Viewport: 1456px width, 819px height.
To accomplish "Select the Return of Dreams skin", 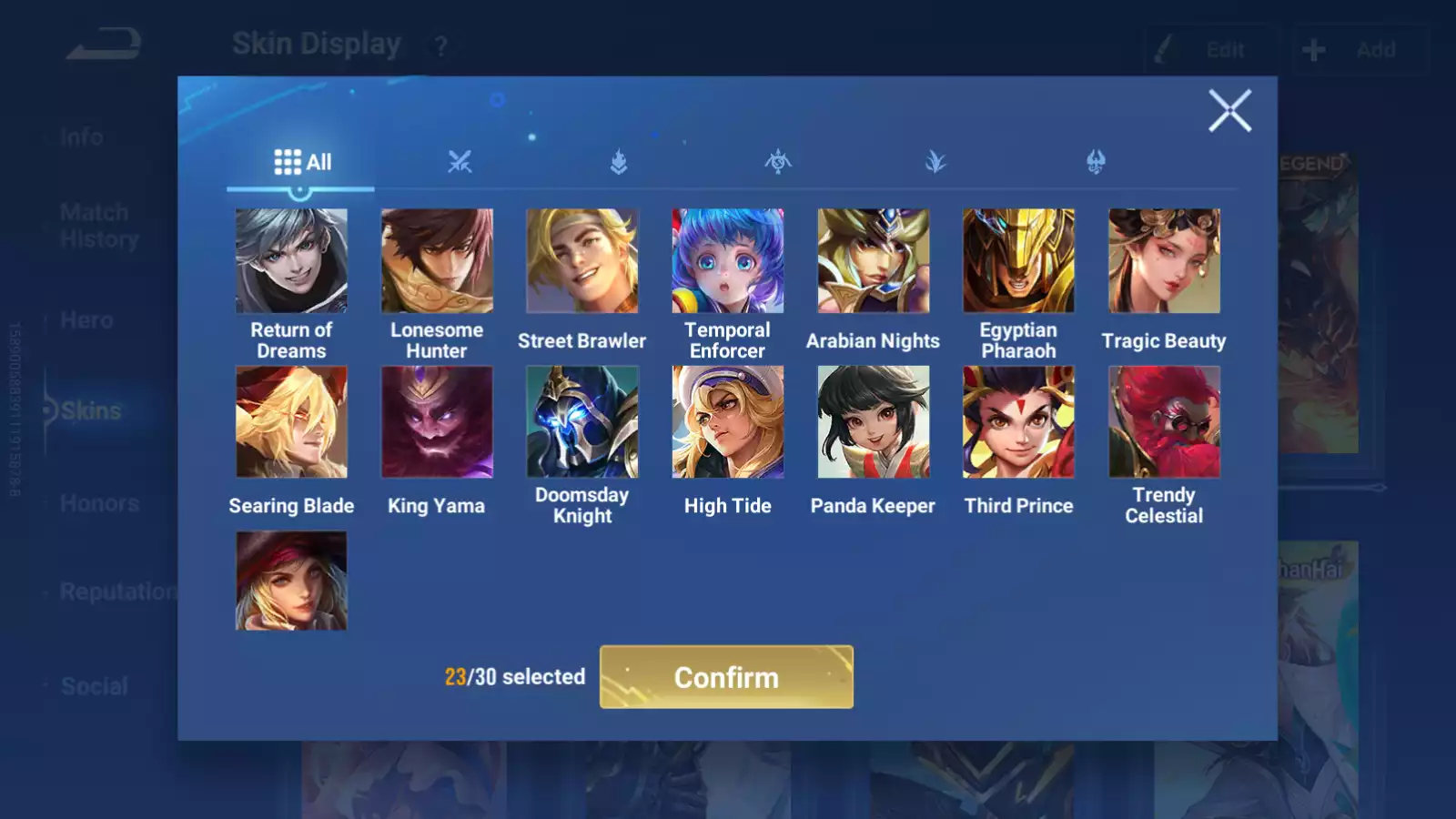I will click(291, 261).
